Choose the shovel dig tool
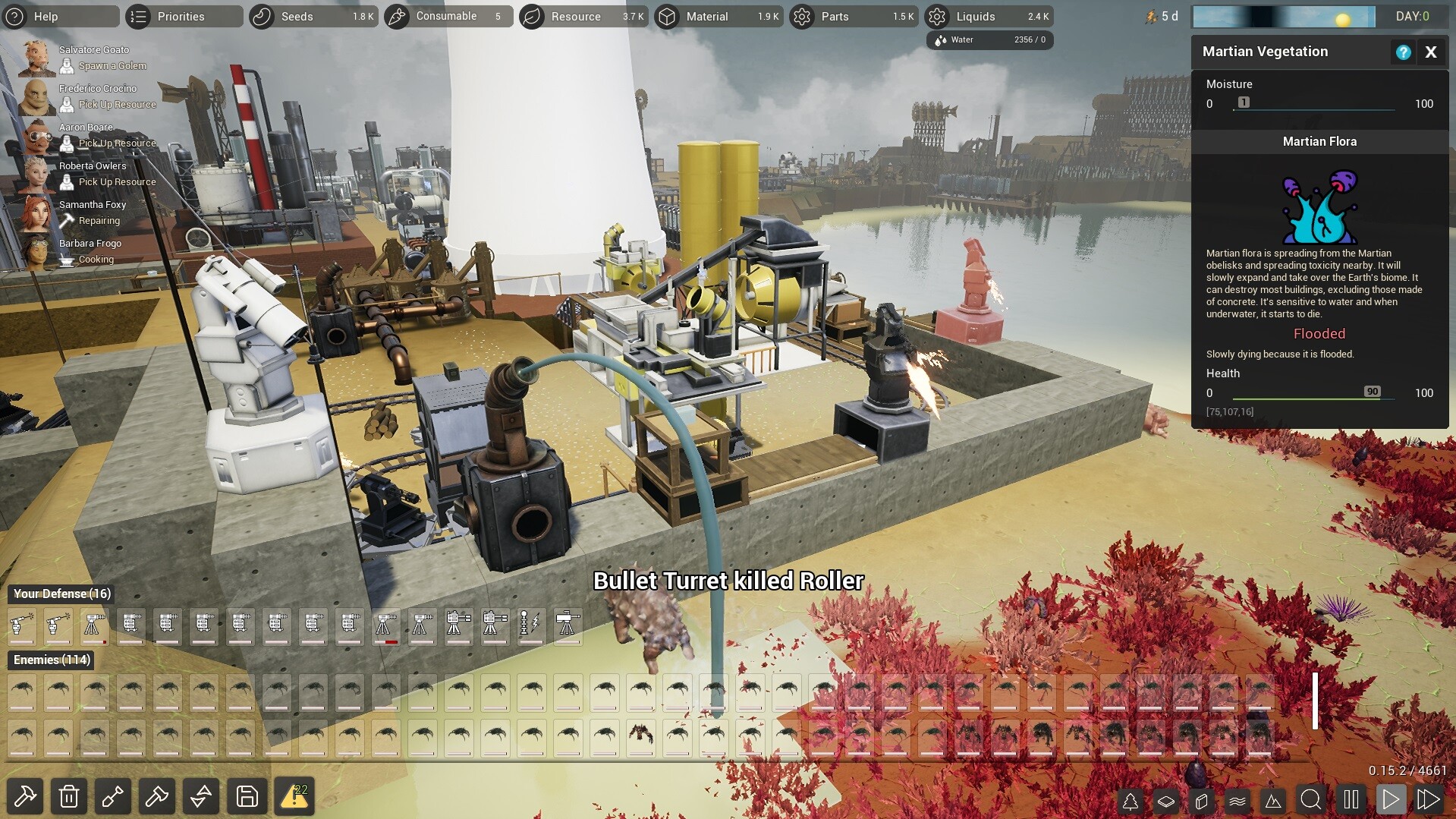Image resolution: width=1456 pixels, height=819 pixels. point(113,796)
